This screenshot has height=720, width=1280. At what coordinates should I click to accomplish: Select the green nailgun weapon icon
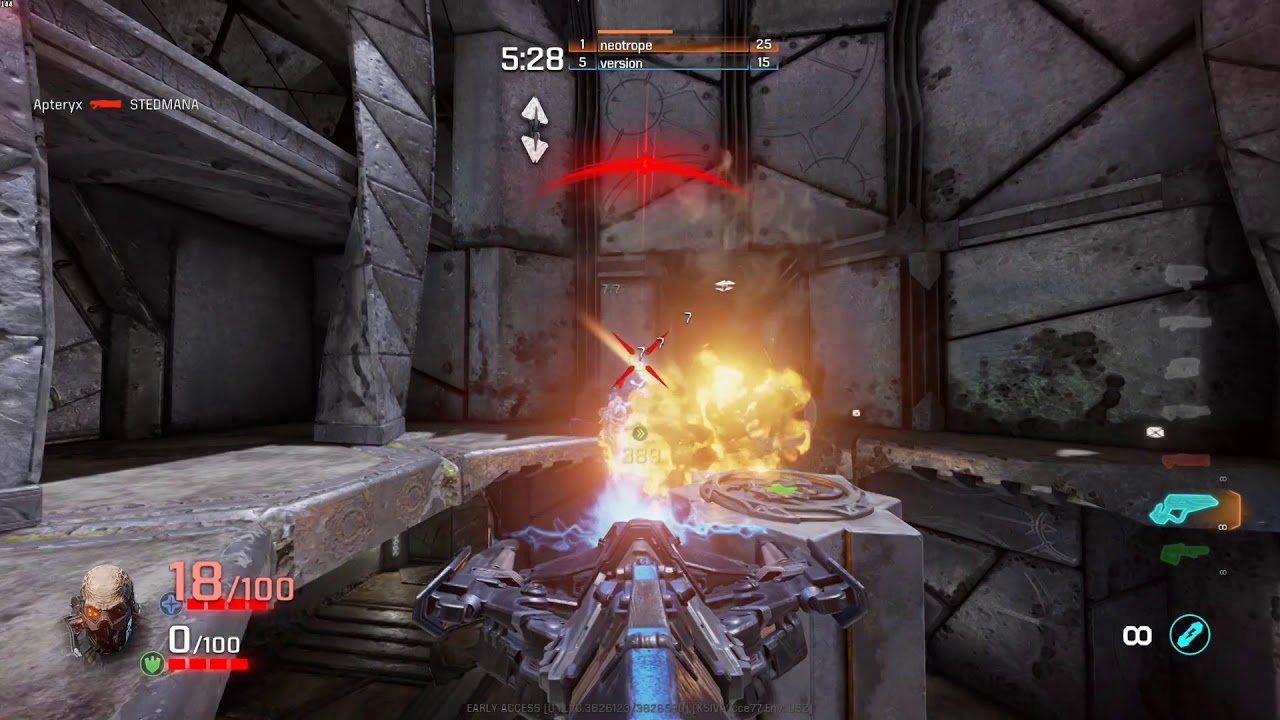[x=1183, y=552]
